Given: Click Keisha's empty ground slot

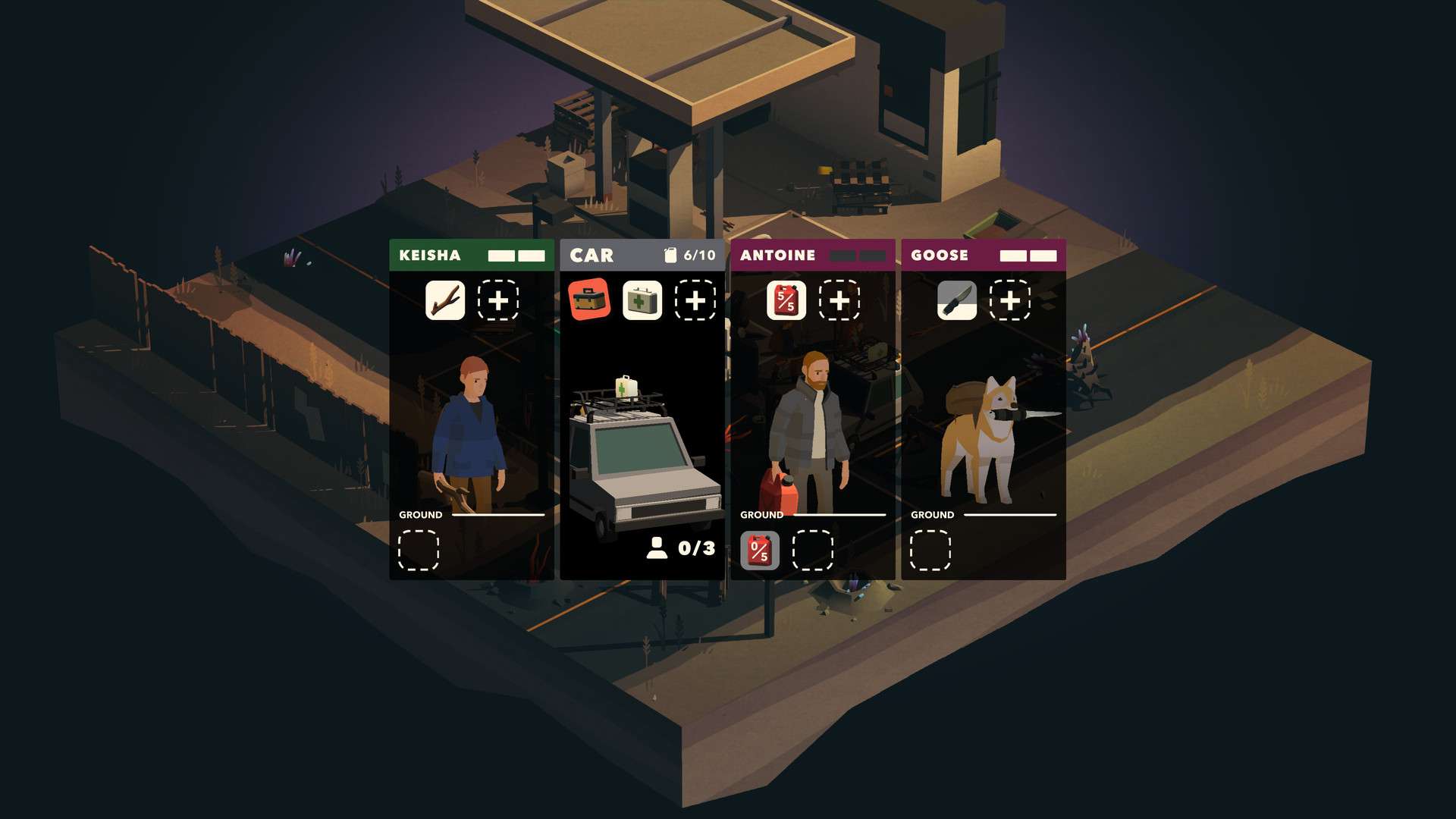Looking at the screenshot, I should pos(419,550).
